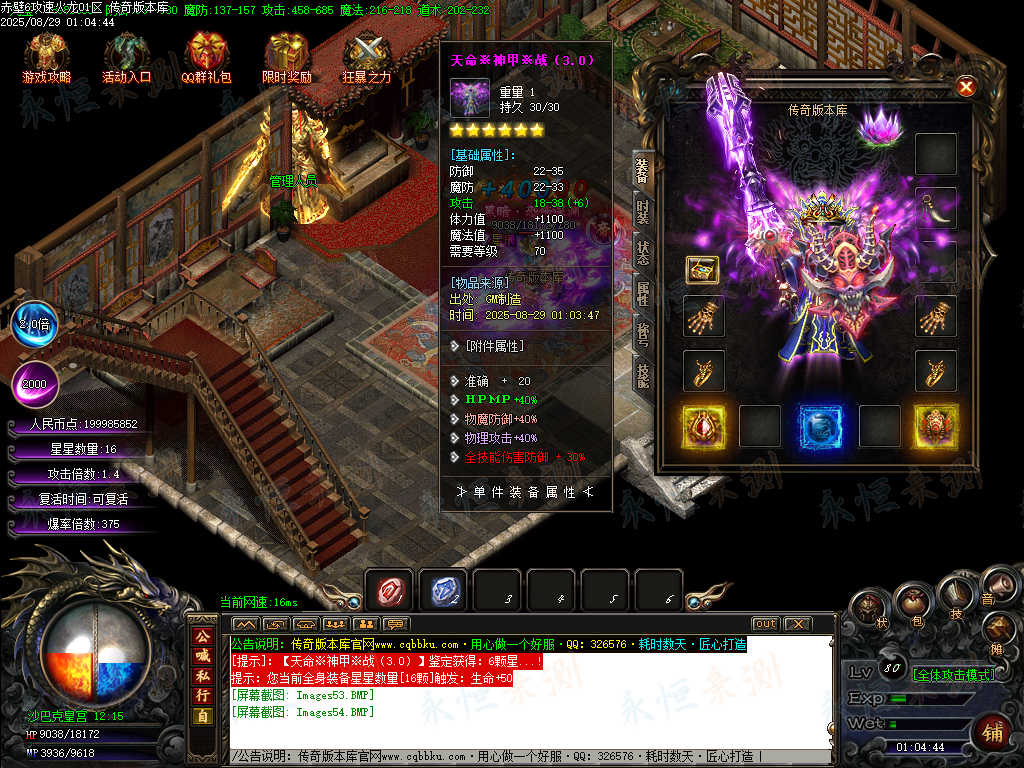This screenshot has height=768, width=1024.
Task: Close the character equipment panel
Action: pos(966,87)
